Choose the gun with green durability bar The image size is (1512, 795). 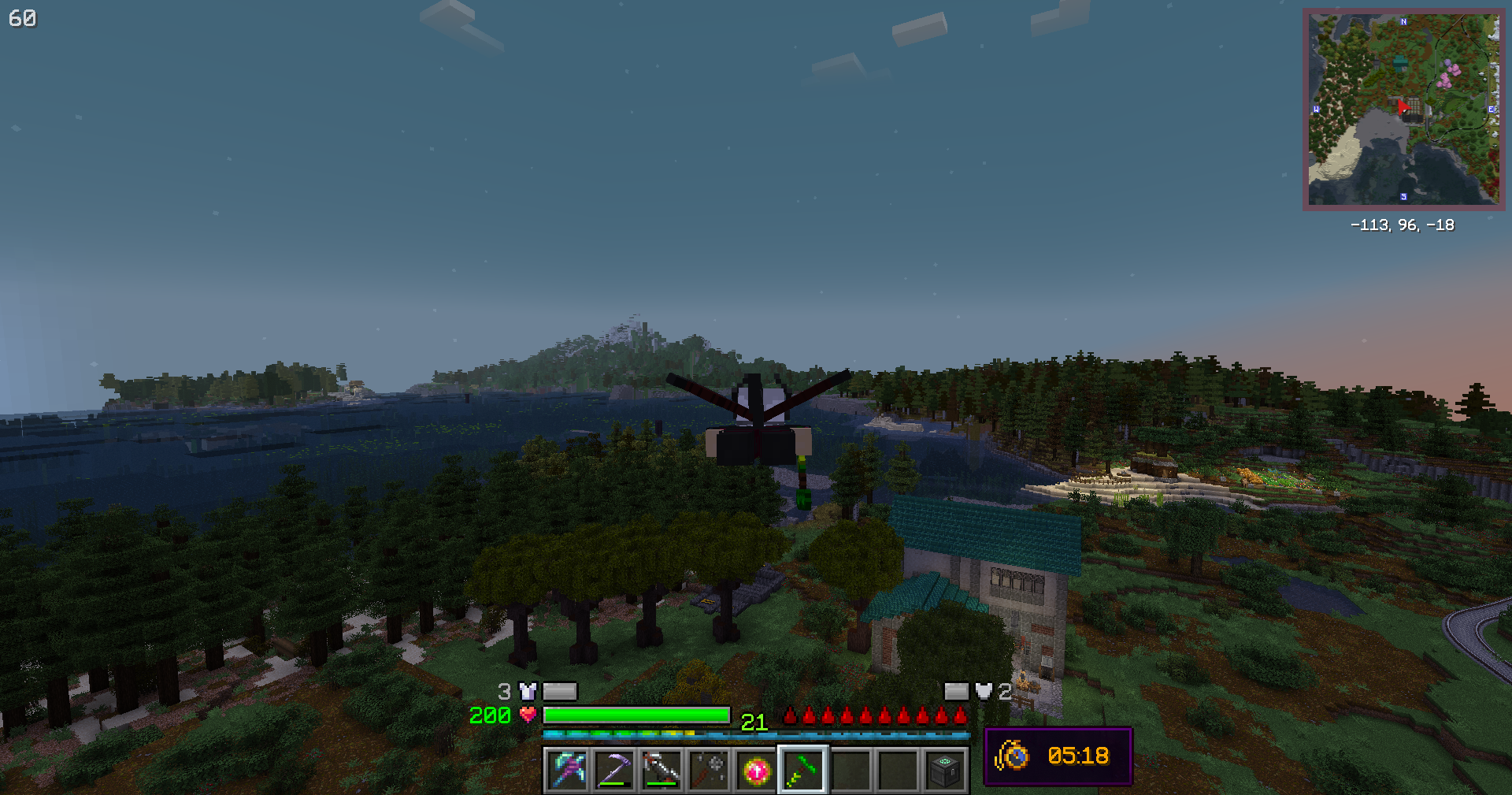pyautogui.click(x=661, y=770)
